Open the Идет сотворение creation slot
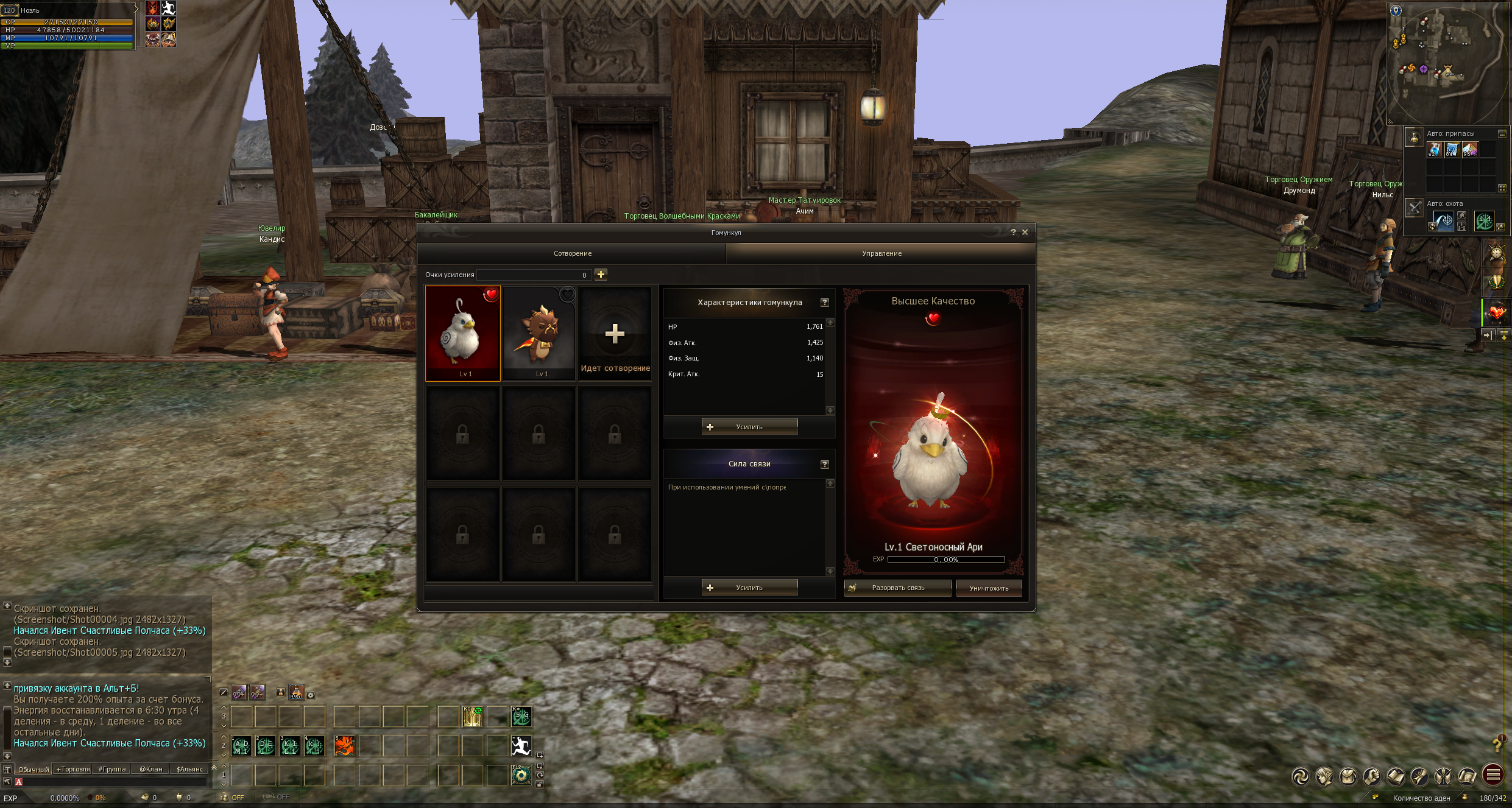The width and height of the screenshot is (1512, 808). (615, 334)
